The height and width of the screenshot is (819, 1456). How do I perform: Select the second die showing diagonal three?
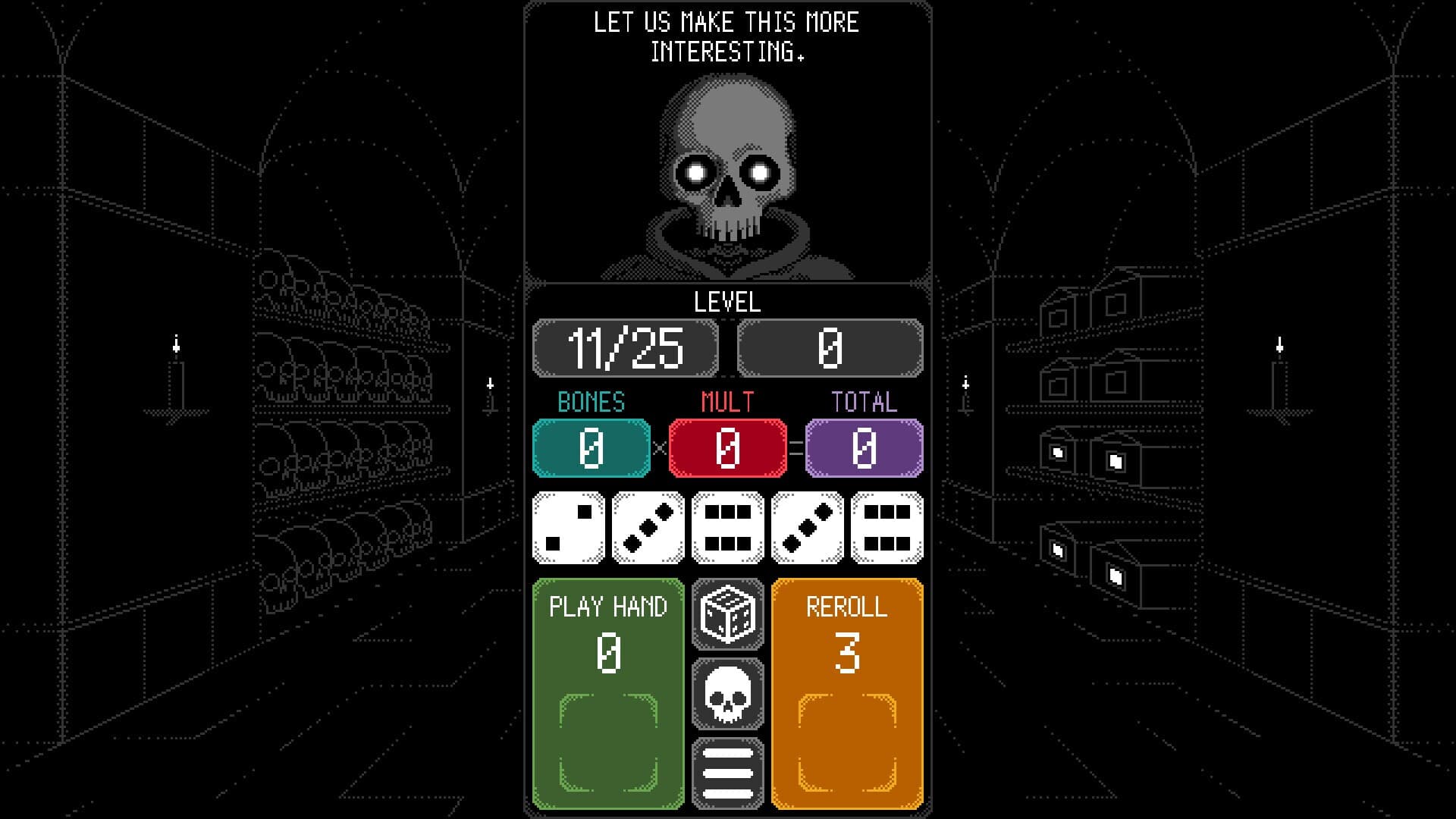pos(648,526)
